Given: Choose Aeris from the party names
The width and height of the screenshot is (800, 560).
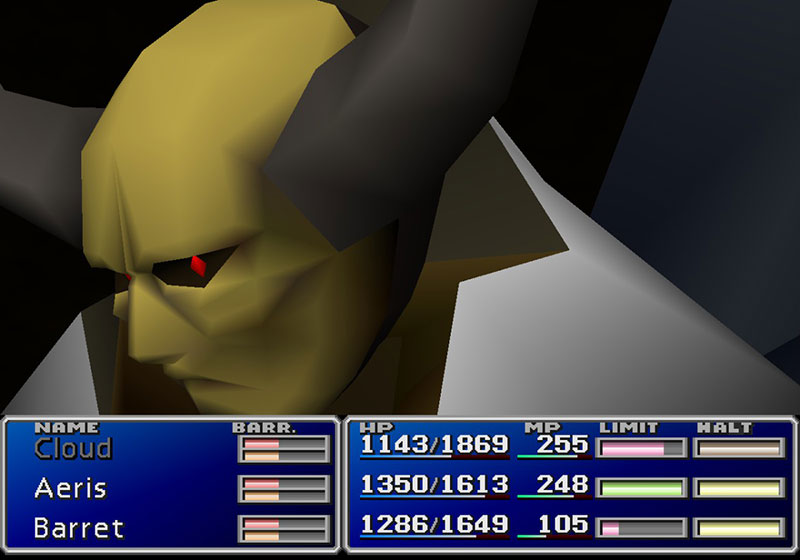Looking at the screenshot, I should [70, 488].
